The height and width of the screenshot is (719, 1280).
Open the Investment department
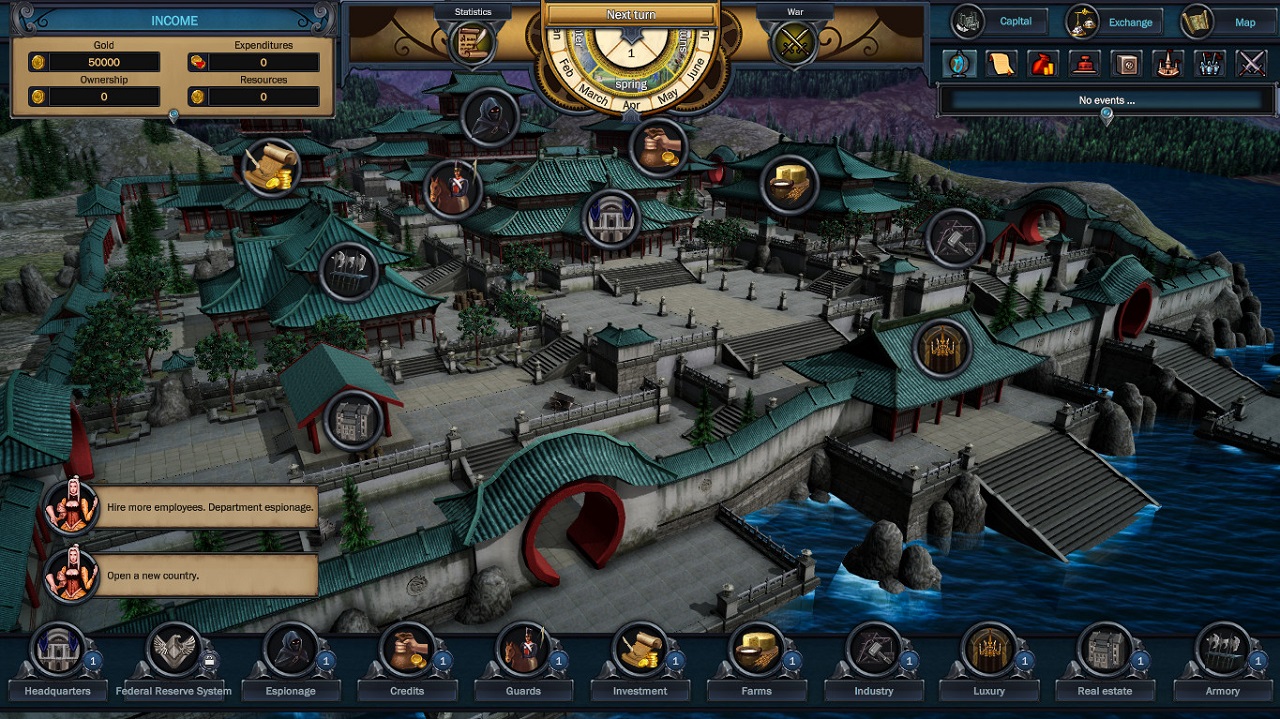pos(640,650)
